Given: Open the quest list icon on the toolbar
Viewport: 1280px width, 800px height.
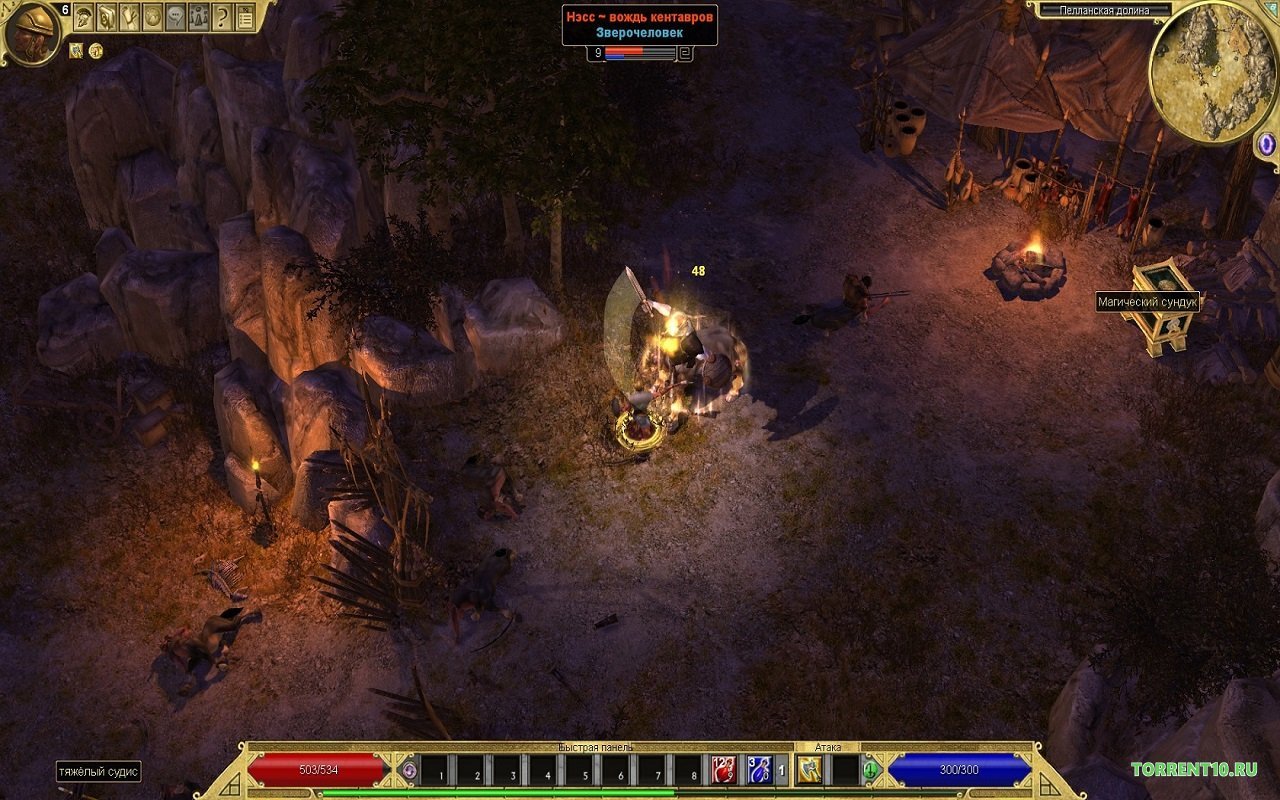Looking at the screenshot, I should 245,17.
